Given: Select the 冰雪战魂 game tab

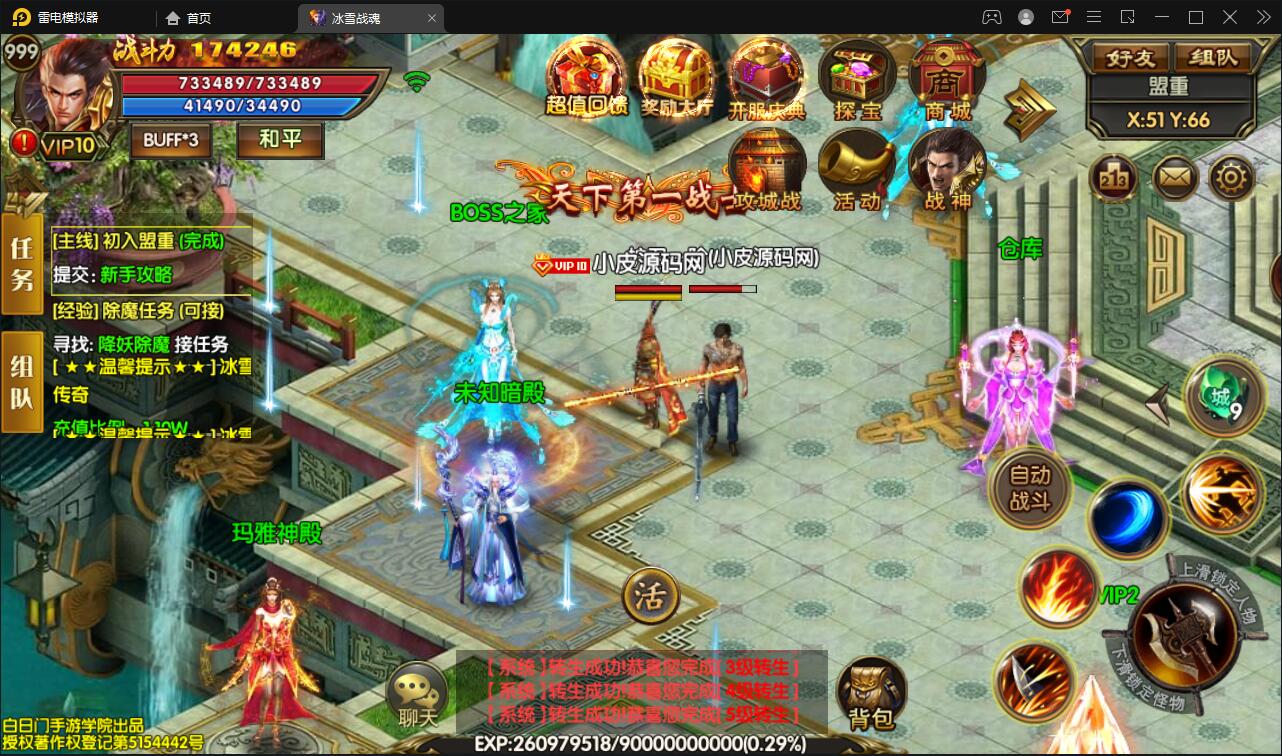Looking at the screenshot, I should [355, 17].
